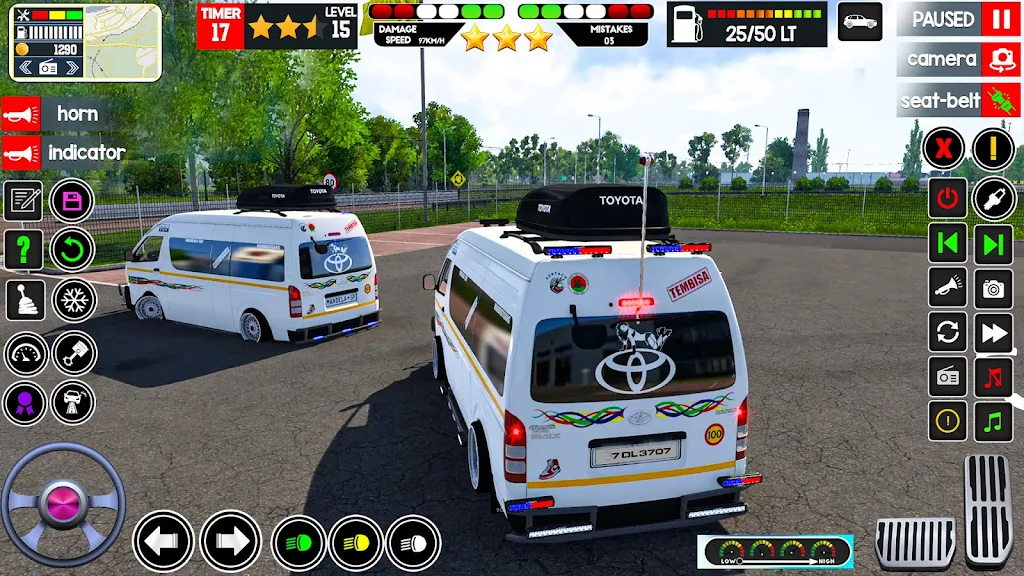Steer with the left arrow button
This screenshot has width=1024, height=576.
pos(163,541)
